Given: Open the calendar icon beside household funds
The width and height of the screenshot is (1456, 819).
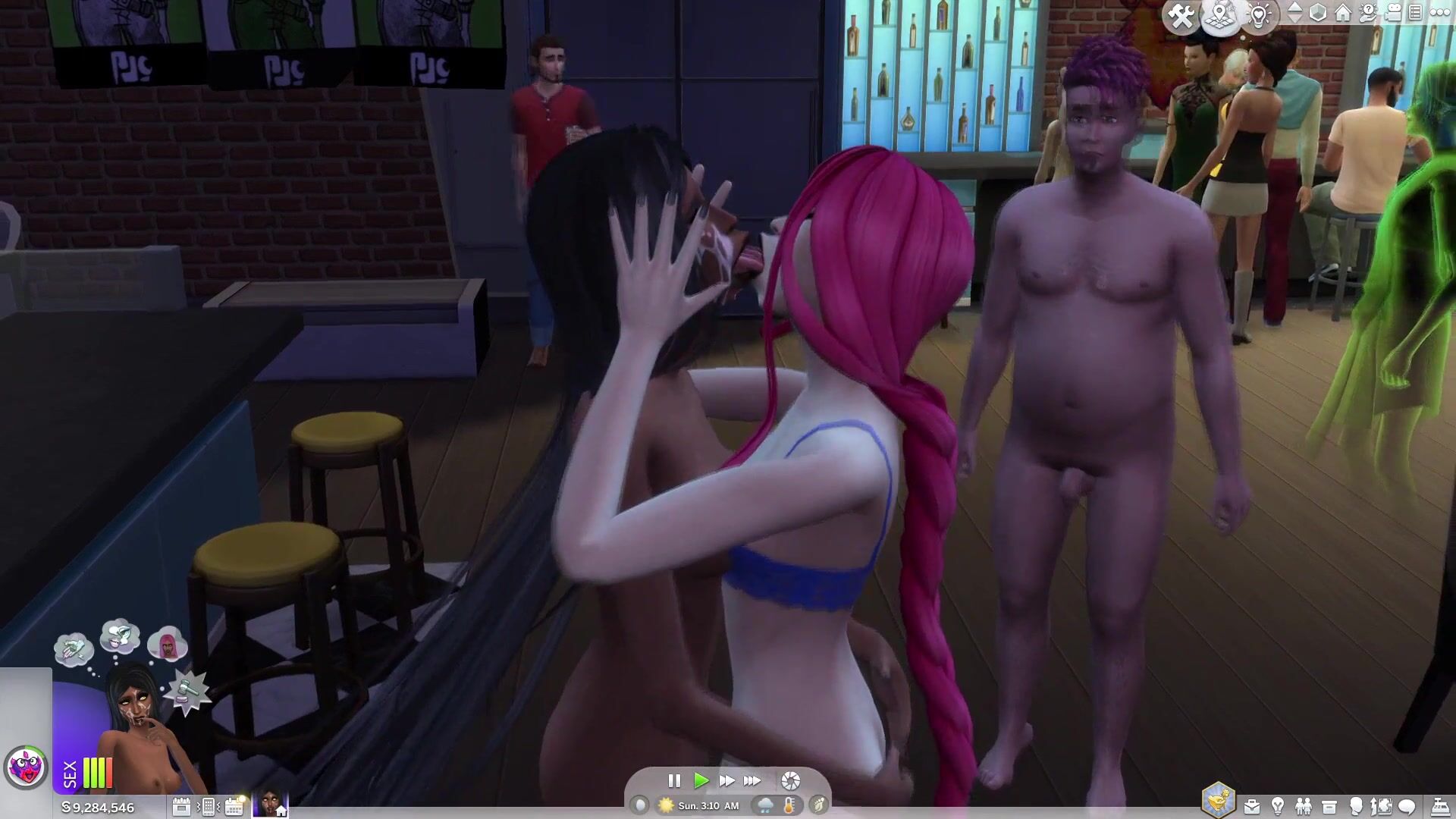Looking at the screenshot, I should [181, 806].
